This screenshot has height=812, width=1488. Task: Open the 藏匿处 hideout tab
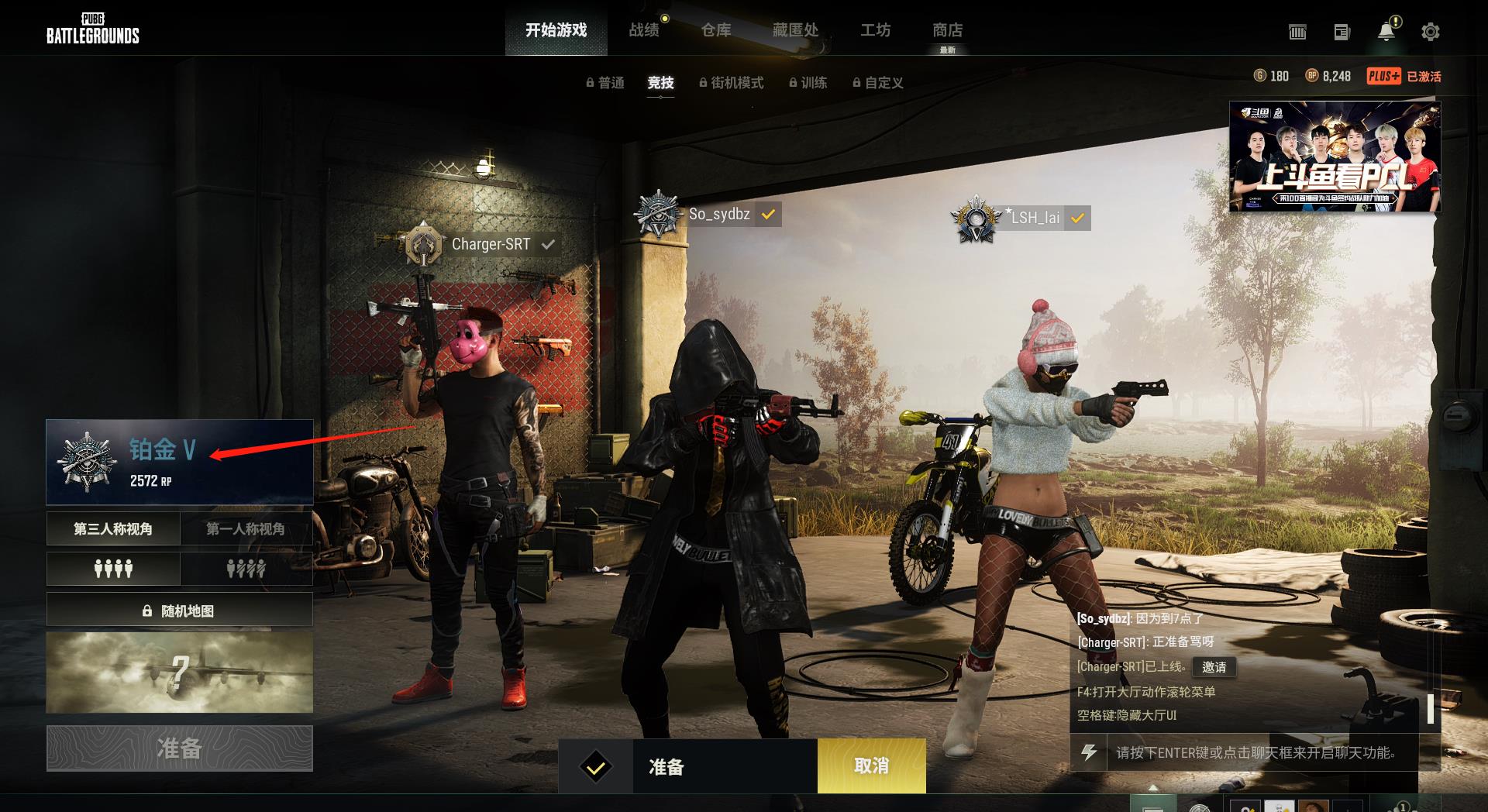(795, 30)
